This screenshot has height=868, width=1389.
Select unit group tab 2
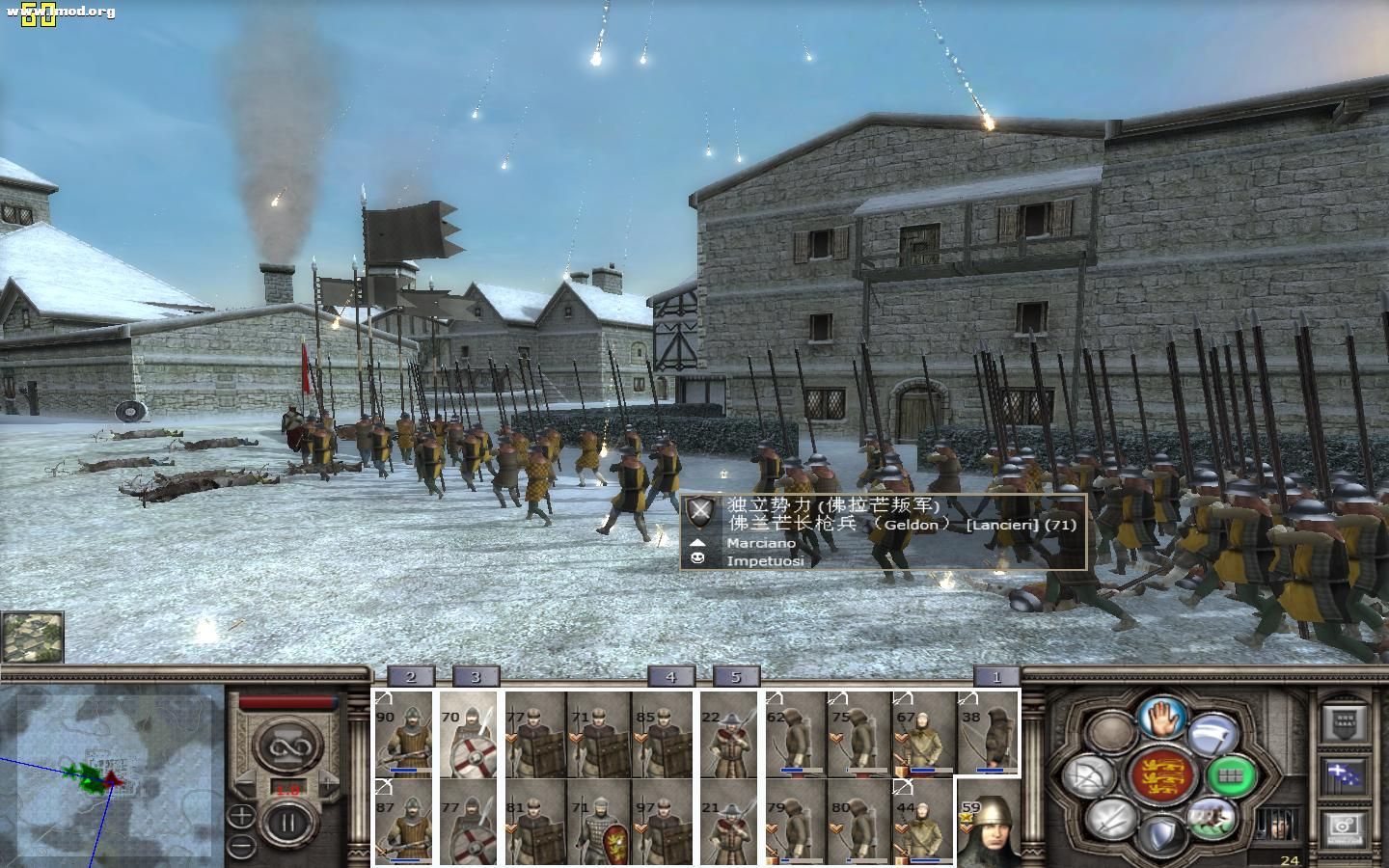click(411, 677)
